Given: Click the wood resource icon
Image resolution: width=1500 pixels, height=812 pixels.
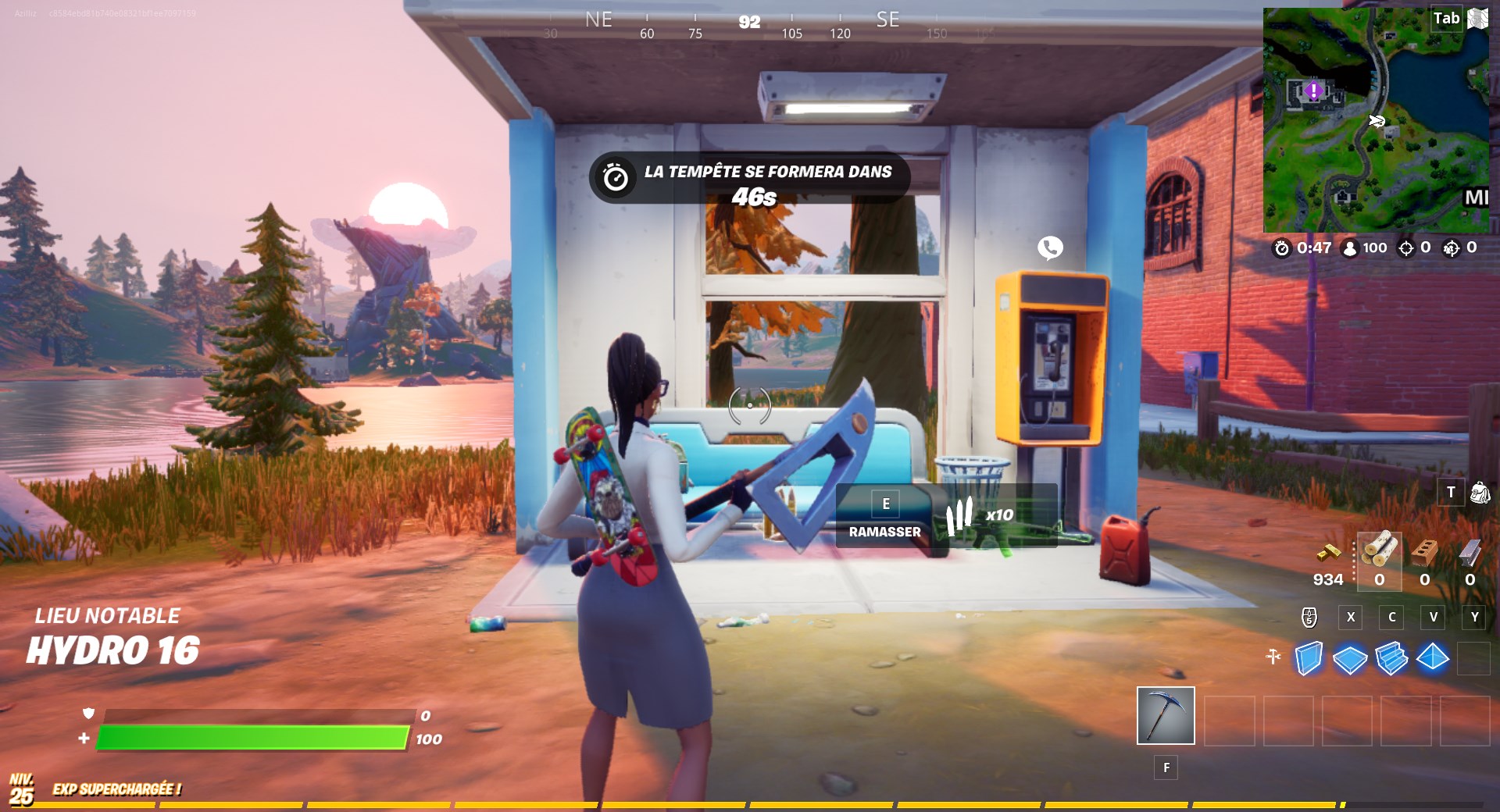Looking at the screenshot, I should pos(1380,552).
